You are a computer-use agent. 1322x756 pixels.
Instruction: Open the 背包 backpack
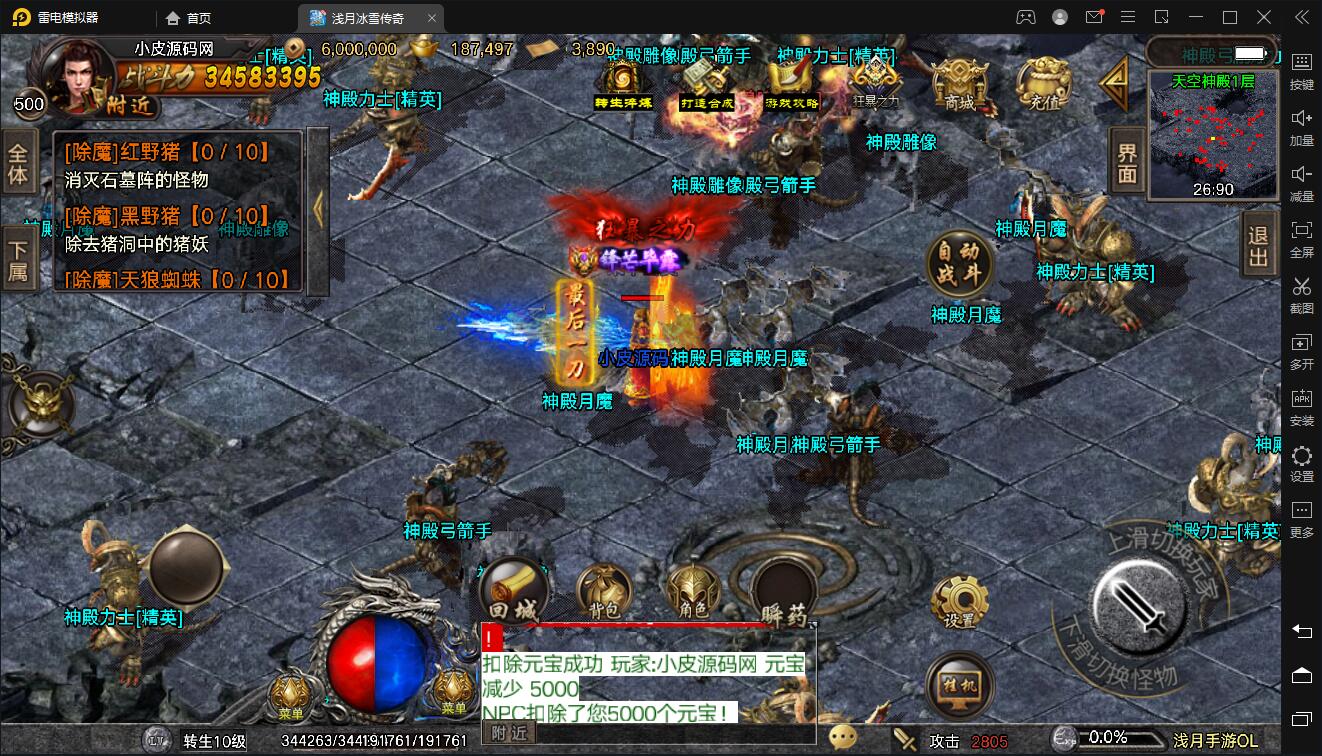tap(603, 592)
